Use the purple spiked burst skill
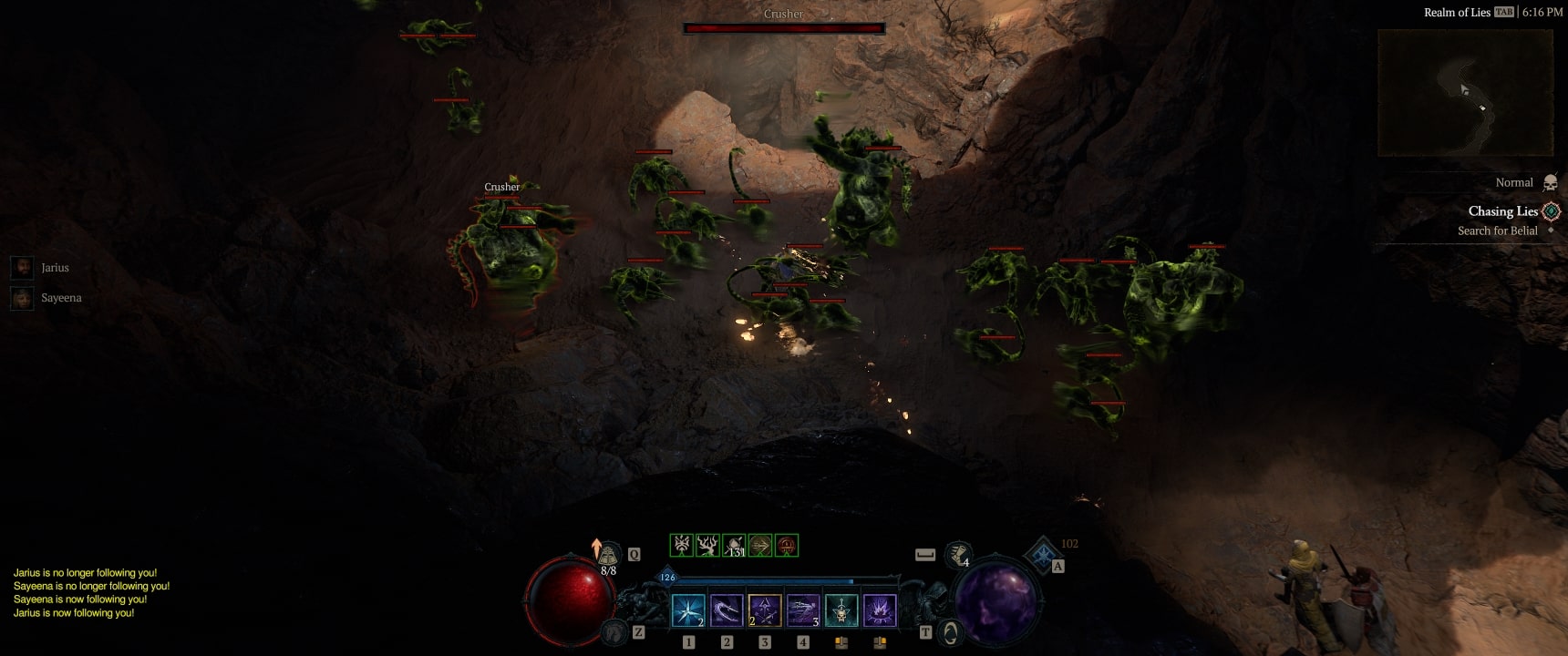The width and height of the screenshot is (1568, 656). click(880, 610)
